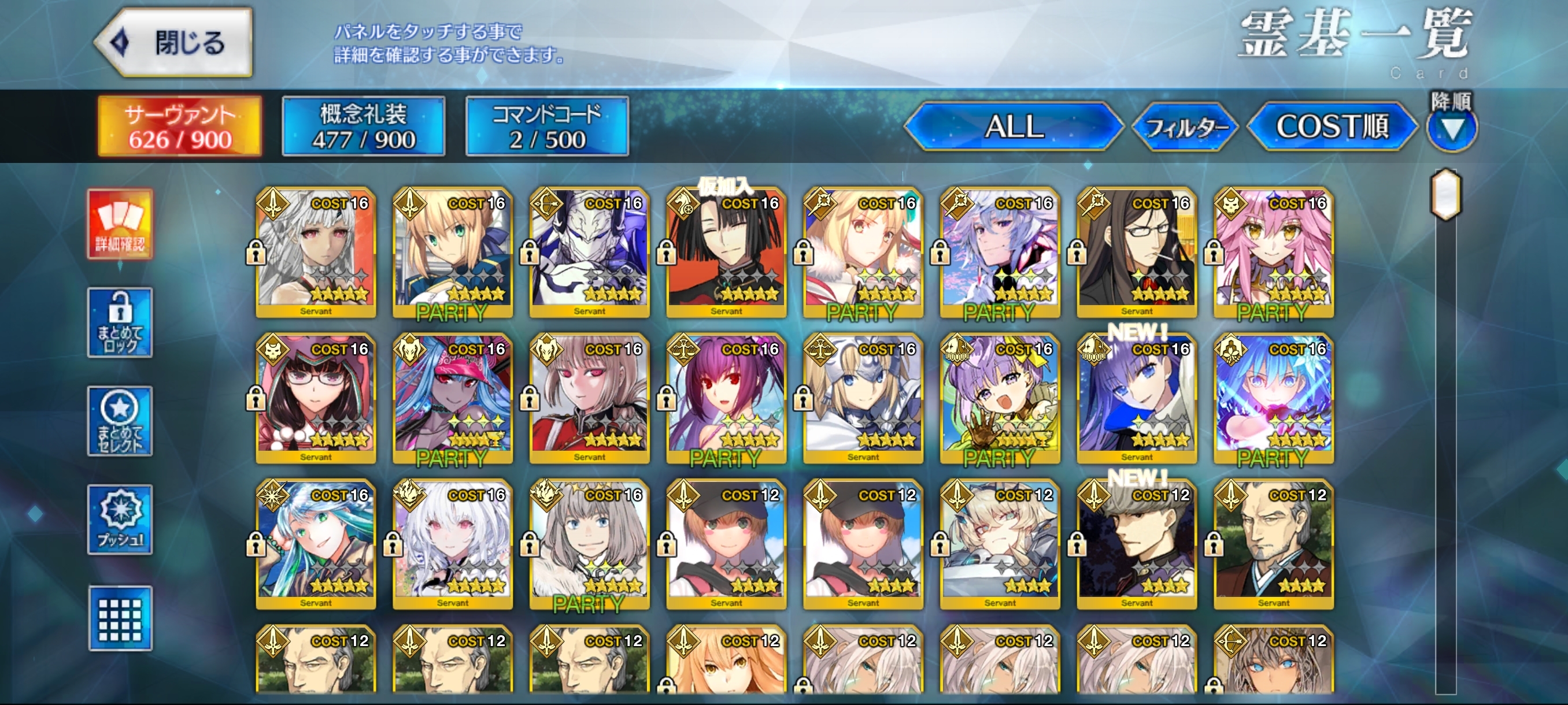The image size is (1568, 705).
Task: Select the blonde Saber in blue armor card
Action: point(452,253)
